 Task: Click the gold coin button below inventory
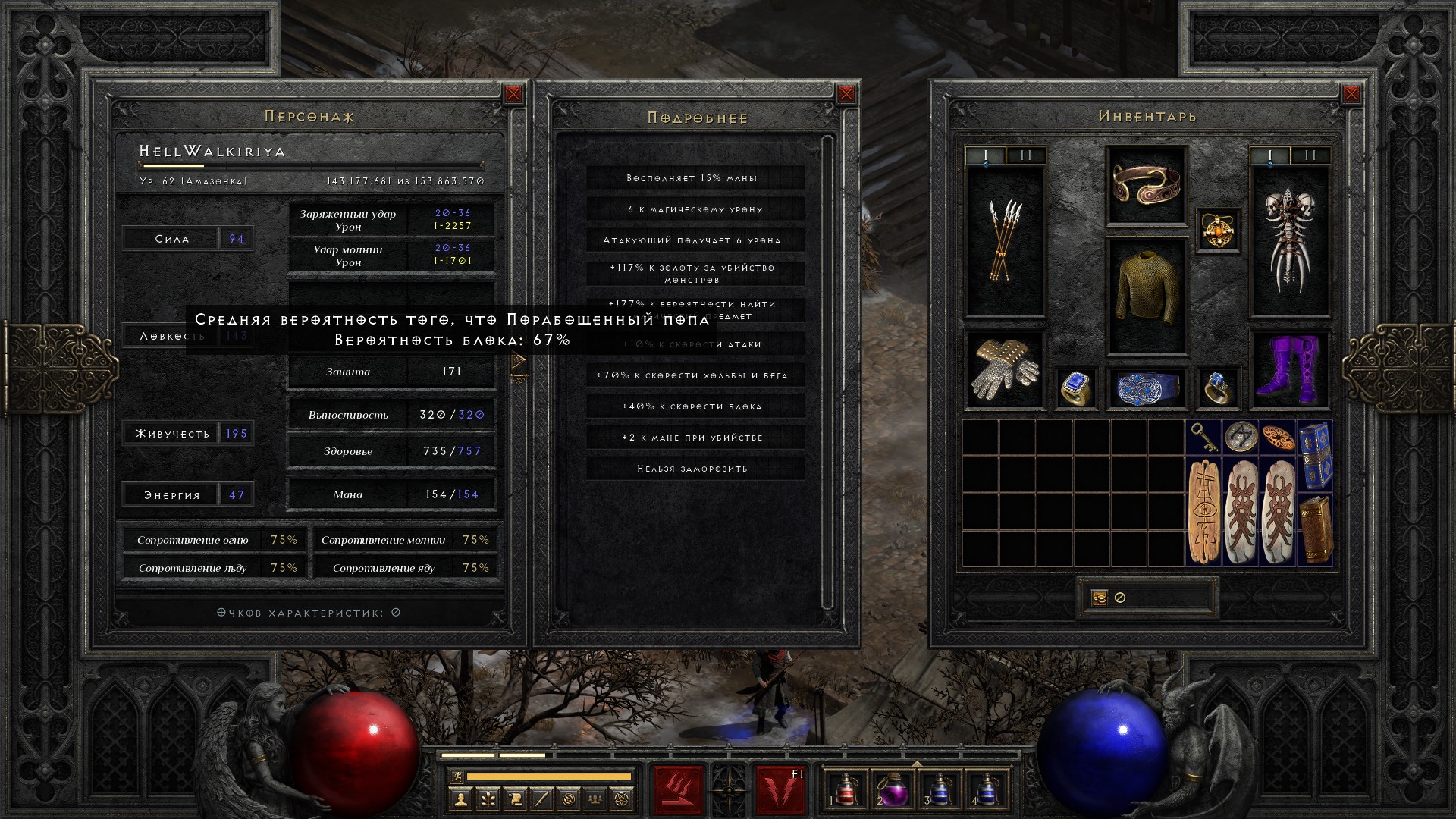(1100, 598)
